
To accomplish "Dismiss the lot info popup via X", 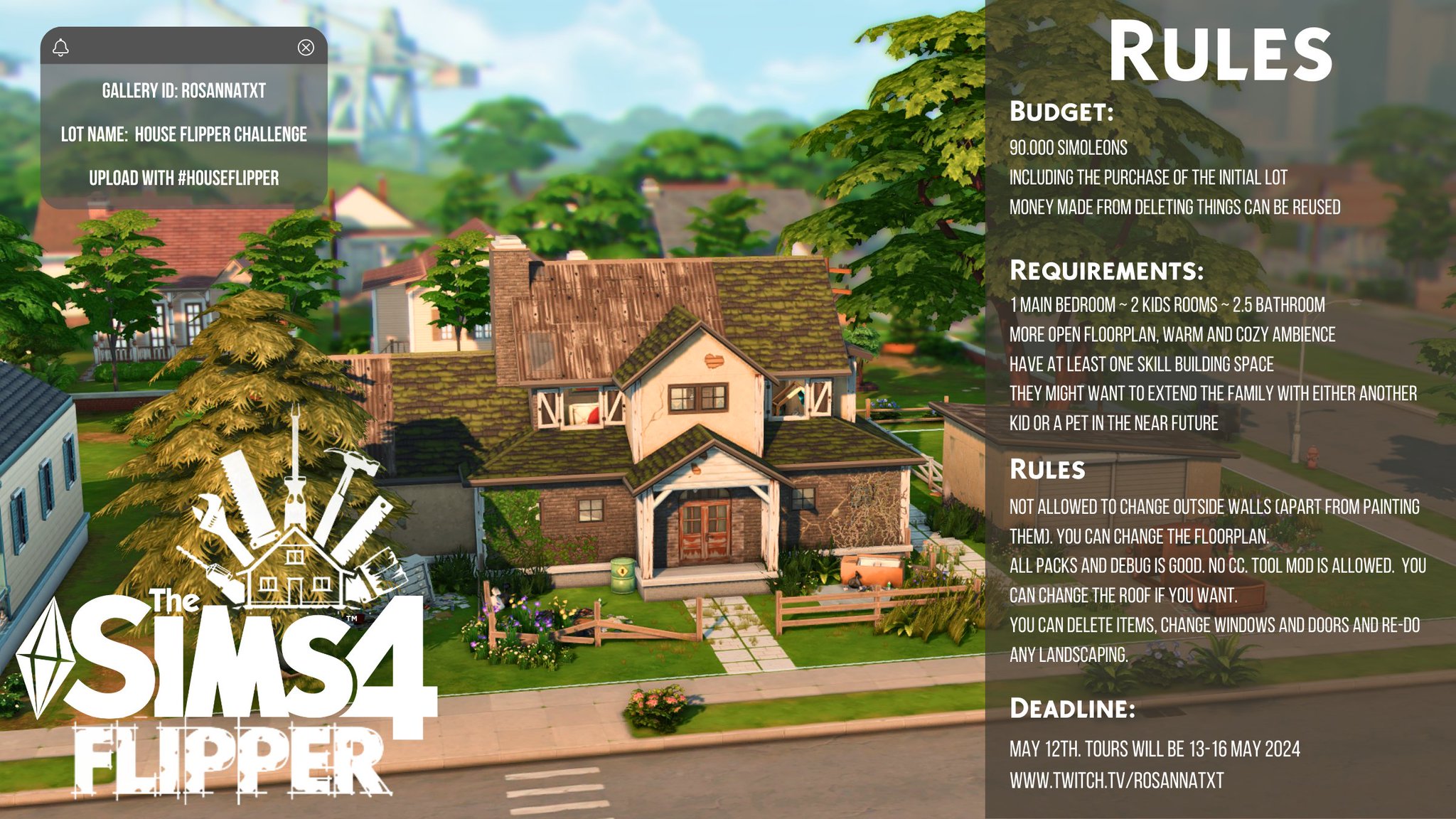I will pyautogui.click(x=306, y=48).
